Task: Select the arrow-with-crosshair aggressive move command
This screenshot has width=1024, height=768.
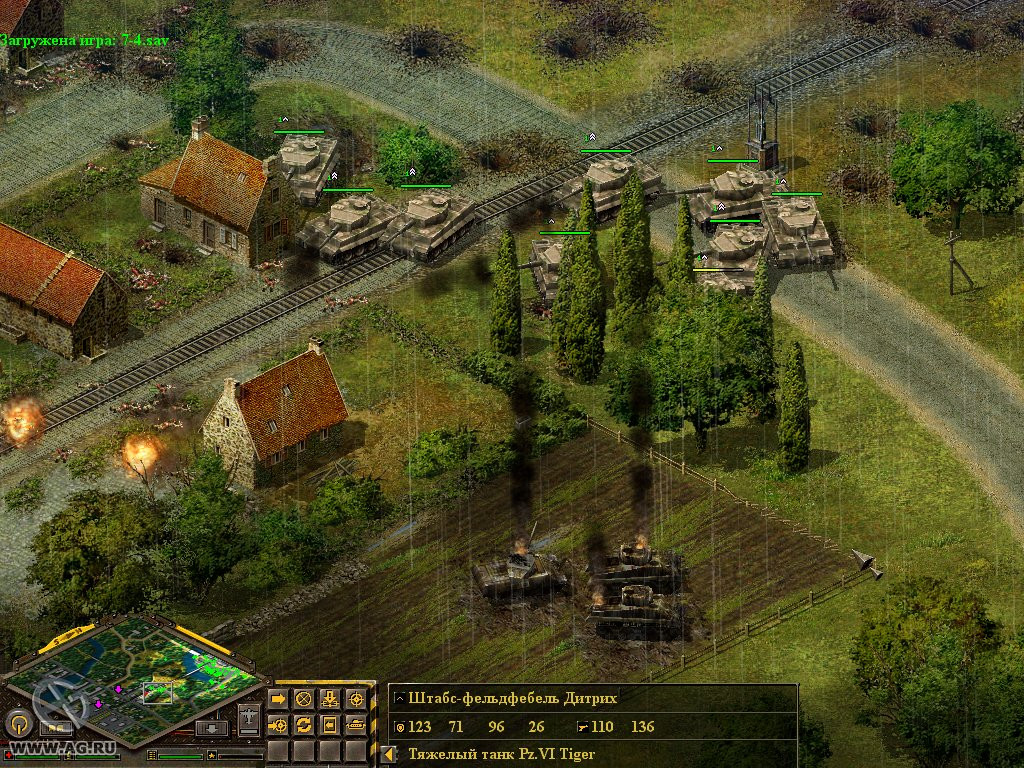Action: (279, 724)
